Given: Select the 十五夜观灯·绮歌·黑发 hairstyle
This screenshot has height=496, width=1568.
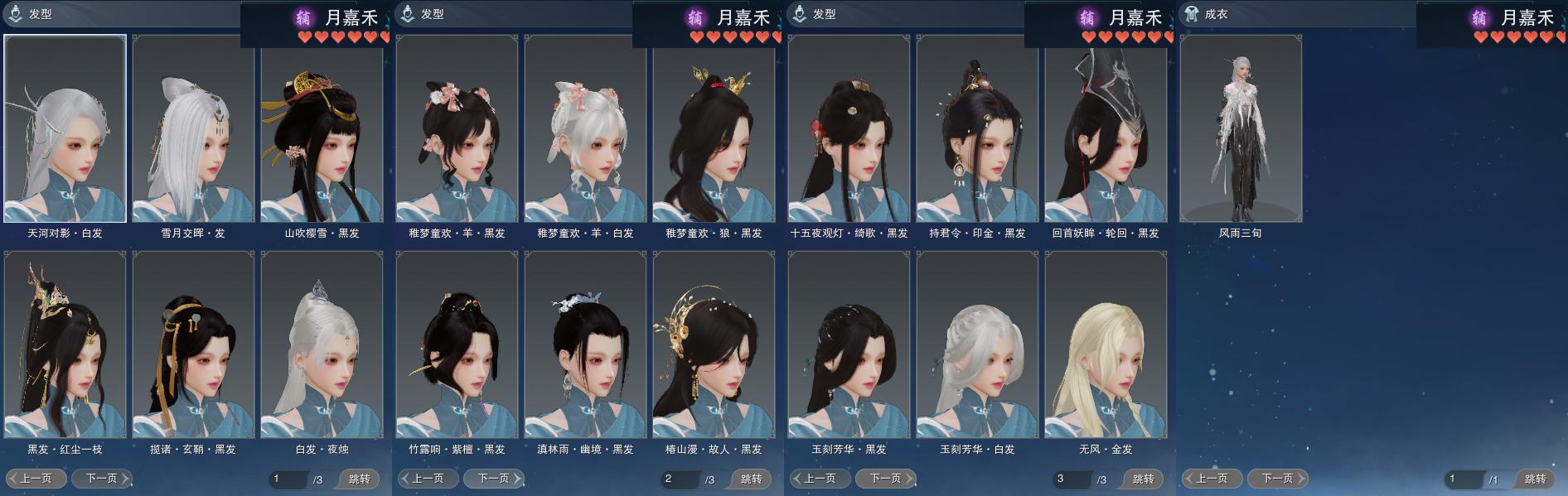Looking at the screenshot, I should (x=849, y=128).
